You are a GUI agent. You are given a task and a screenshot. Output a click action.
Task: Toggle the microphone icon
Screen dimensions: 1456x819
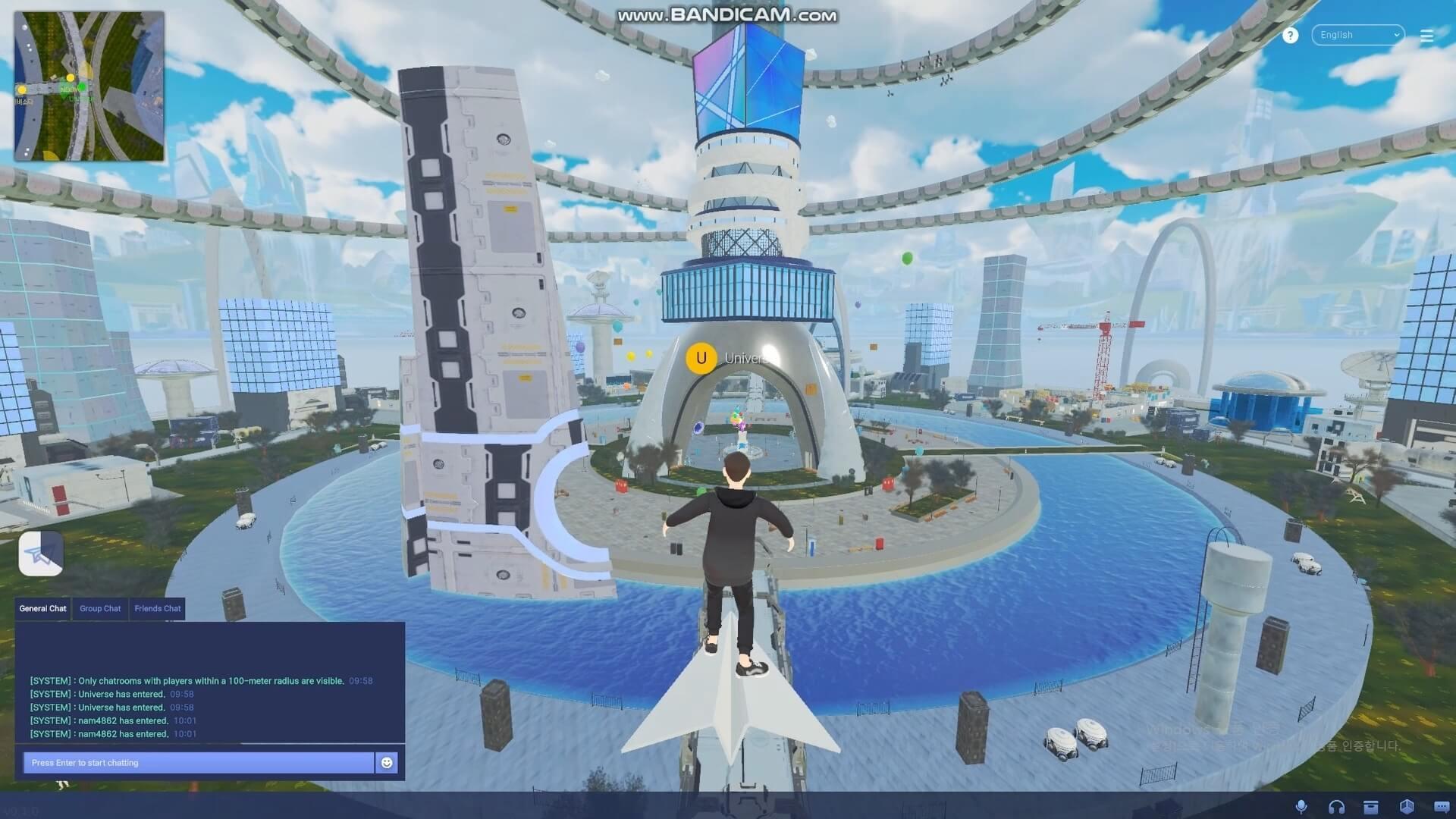pos(1301,807)
